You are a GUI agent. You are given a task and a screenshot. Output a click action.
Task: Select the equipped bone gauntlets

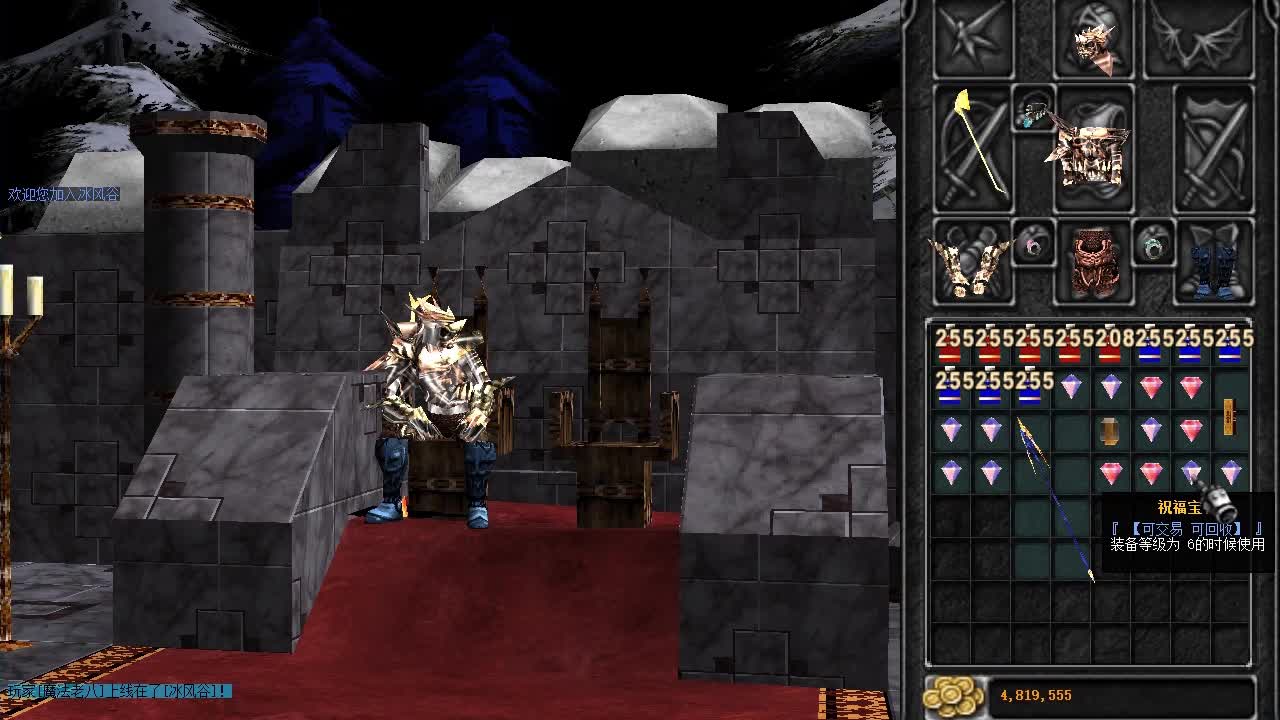[x=971, y=263]
